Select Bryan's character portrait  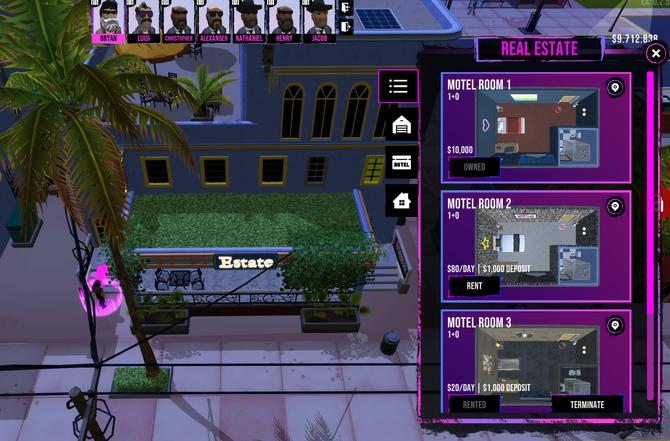pos(108,20)
